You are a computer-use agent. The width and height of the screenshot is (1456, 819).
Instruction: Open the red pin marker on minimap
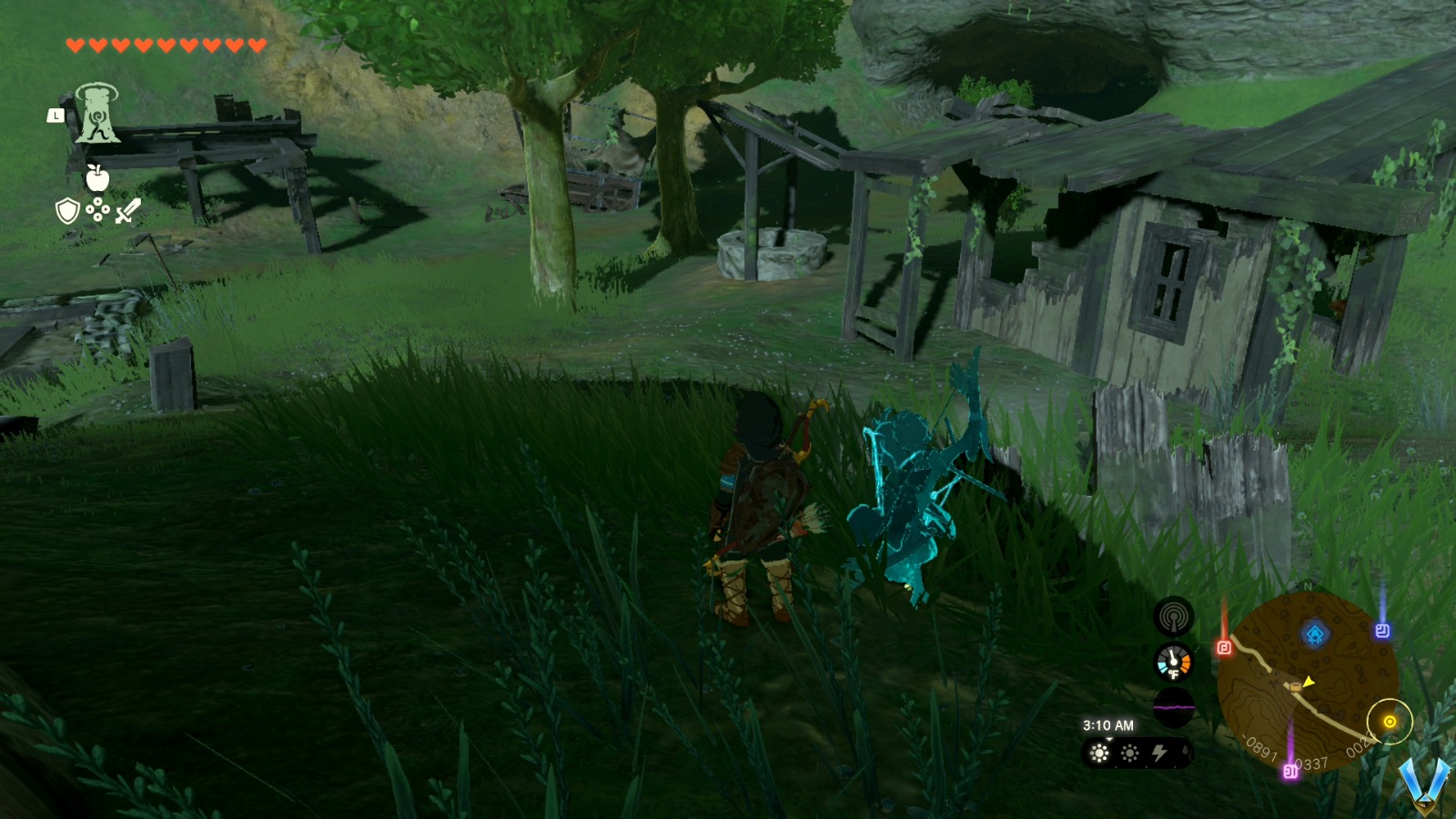click(1224, 648)
